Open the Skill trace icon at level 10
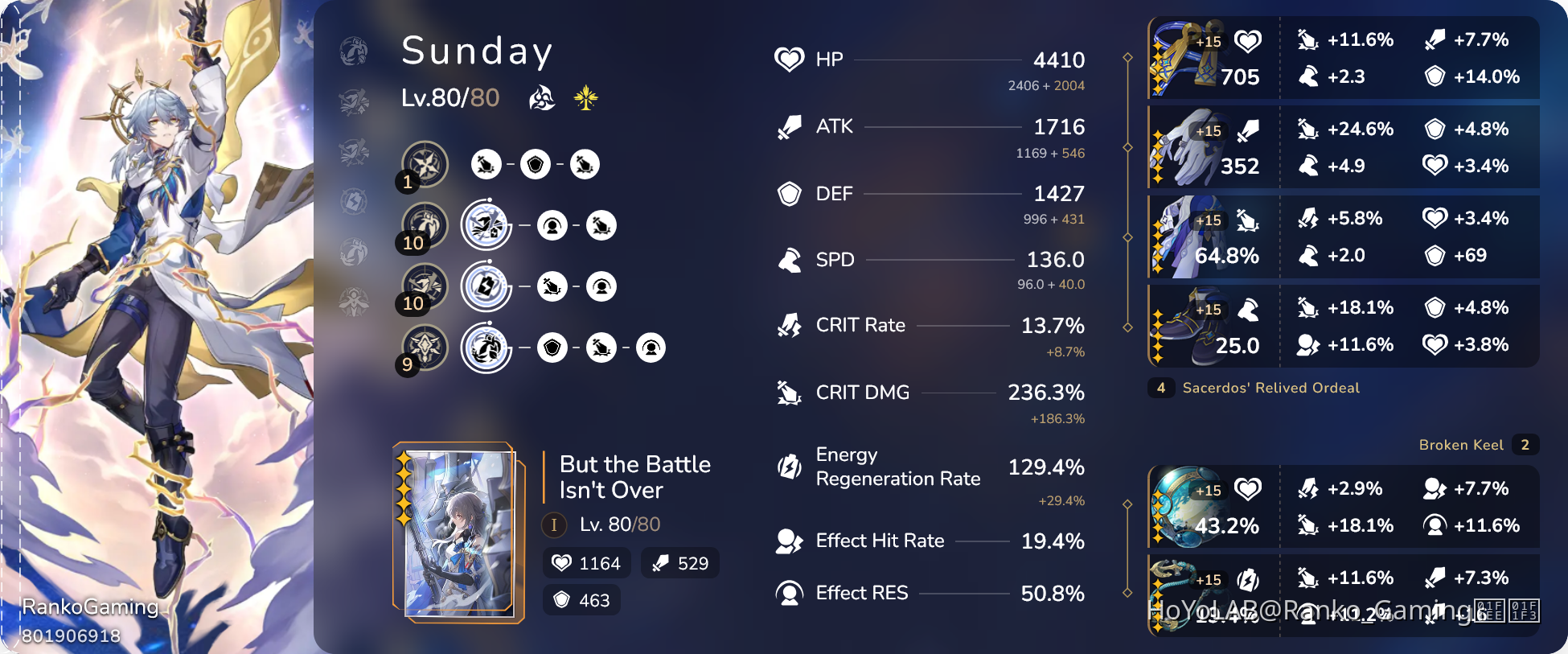Screen dimensions: 1568x654 [424, 224]
